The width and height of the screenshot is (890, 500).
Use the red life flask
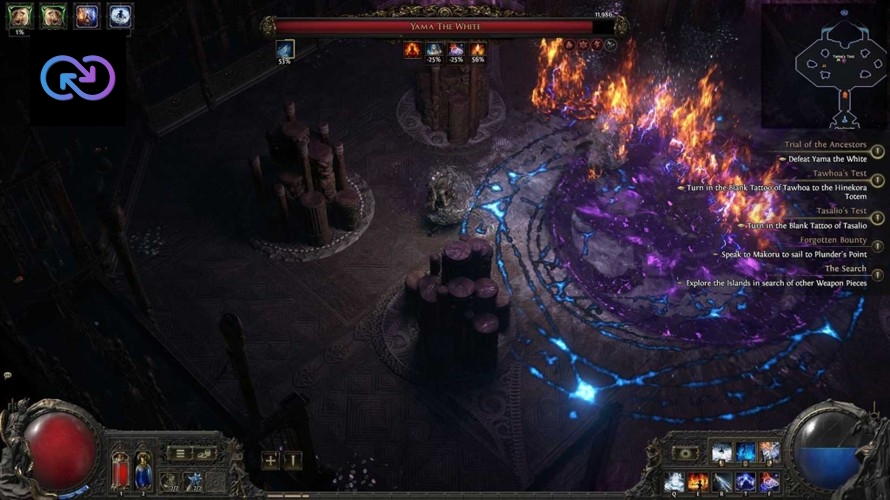pyautogui.click(x=120, y=469)
